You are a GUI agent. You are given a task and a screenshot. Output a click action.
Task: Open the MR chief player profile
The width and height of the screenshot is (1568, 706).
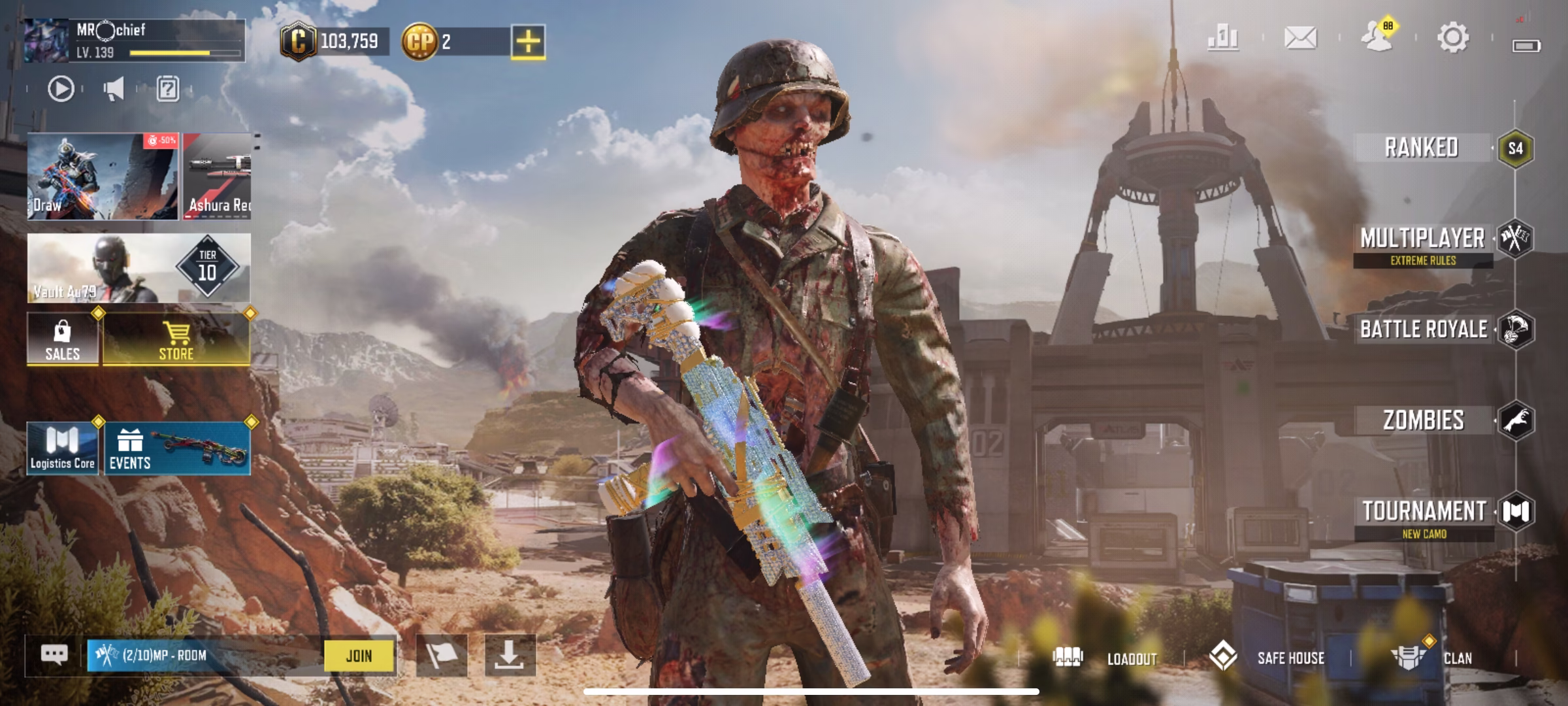pyautogui.click(x=134, y=41)
